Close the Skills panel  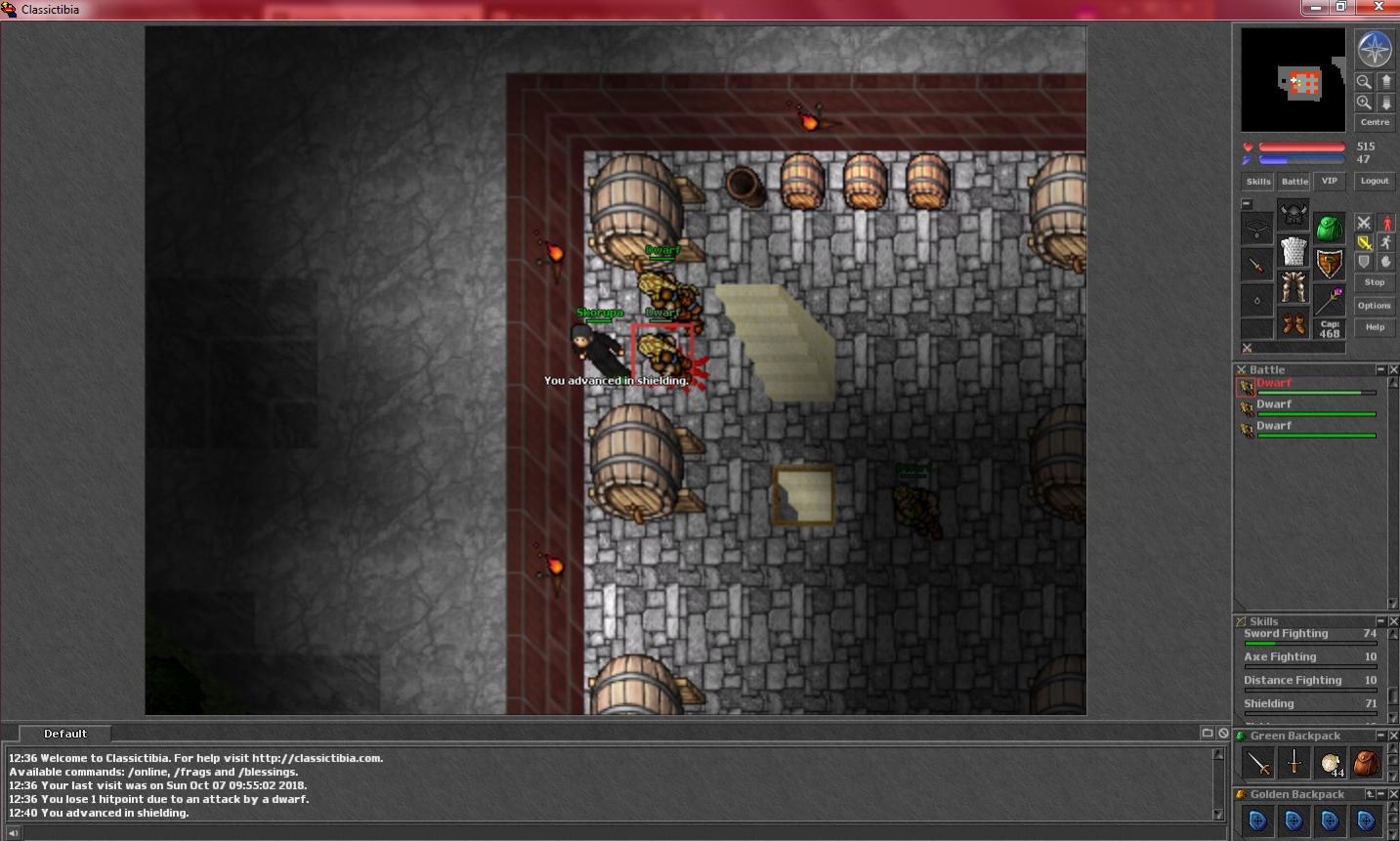click(1393, 621)
